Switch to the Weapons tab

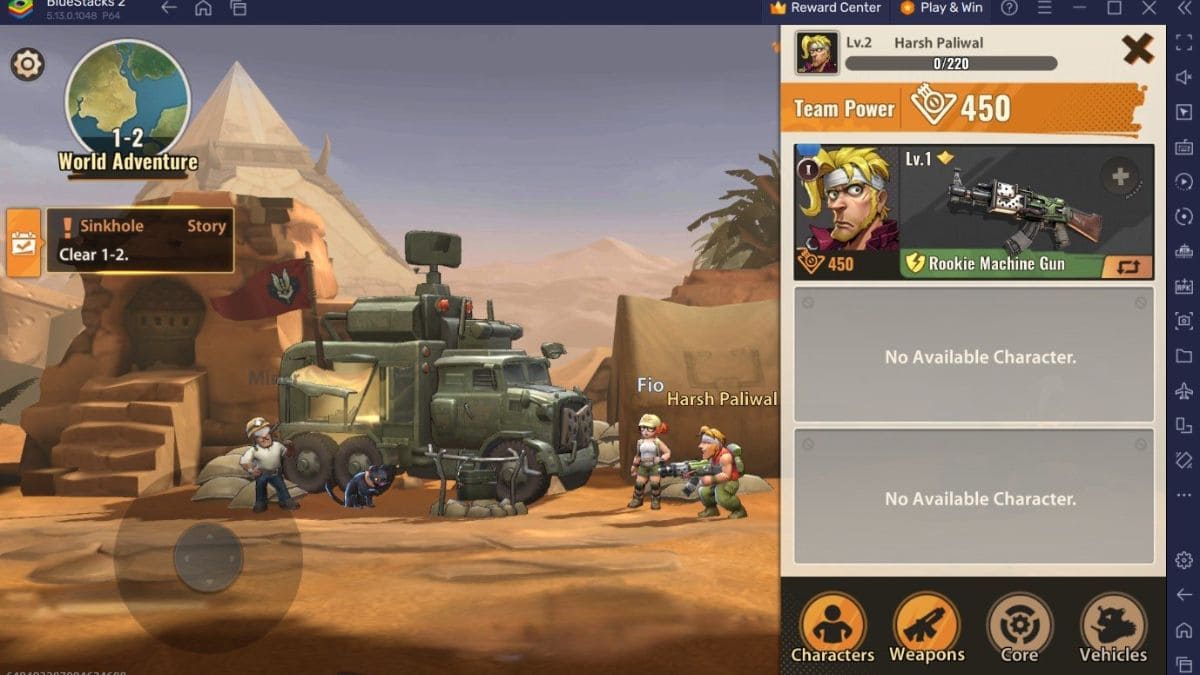tap(926, 627)
